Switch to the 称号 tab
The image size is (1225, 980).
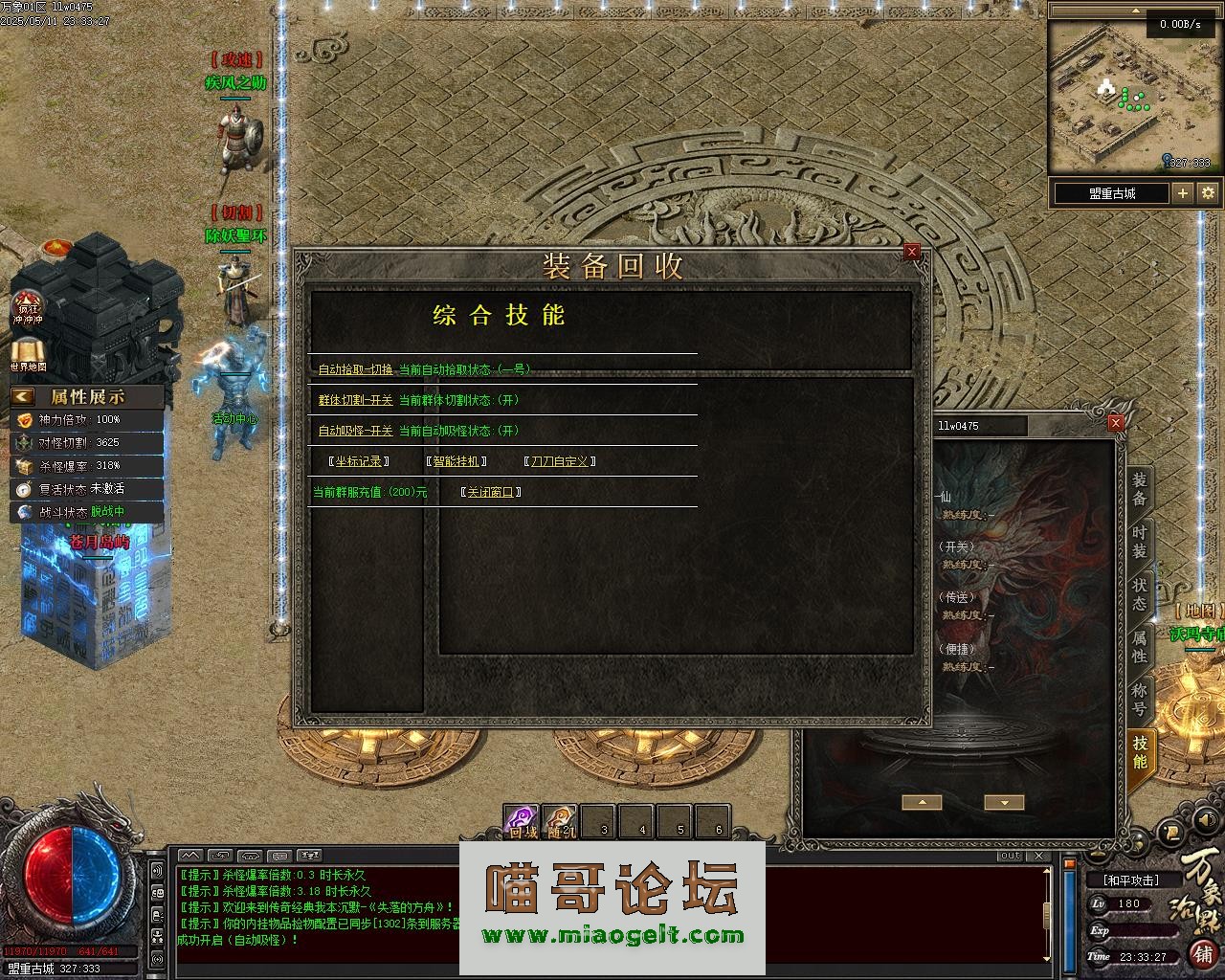click(x=1139, y=700)
